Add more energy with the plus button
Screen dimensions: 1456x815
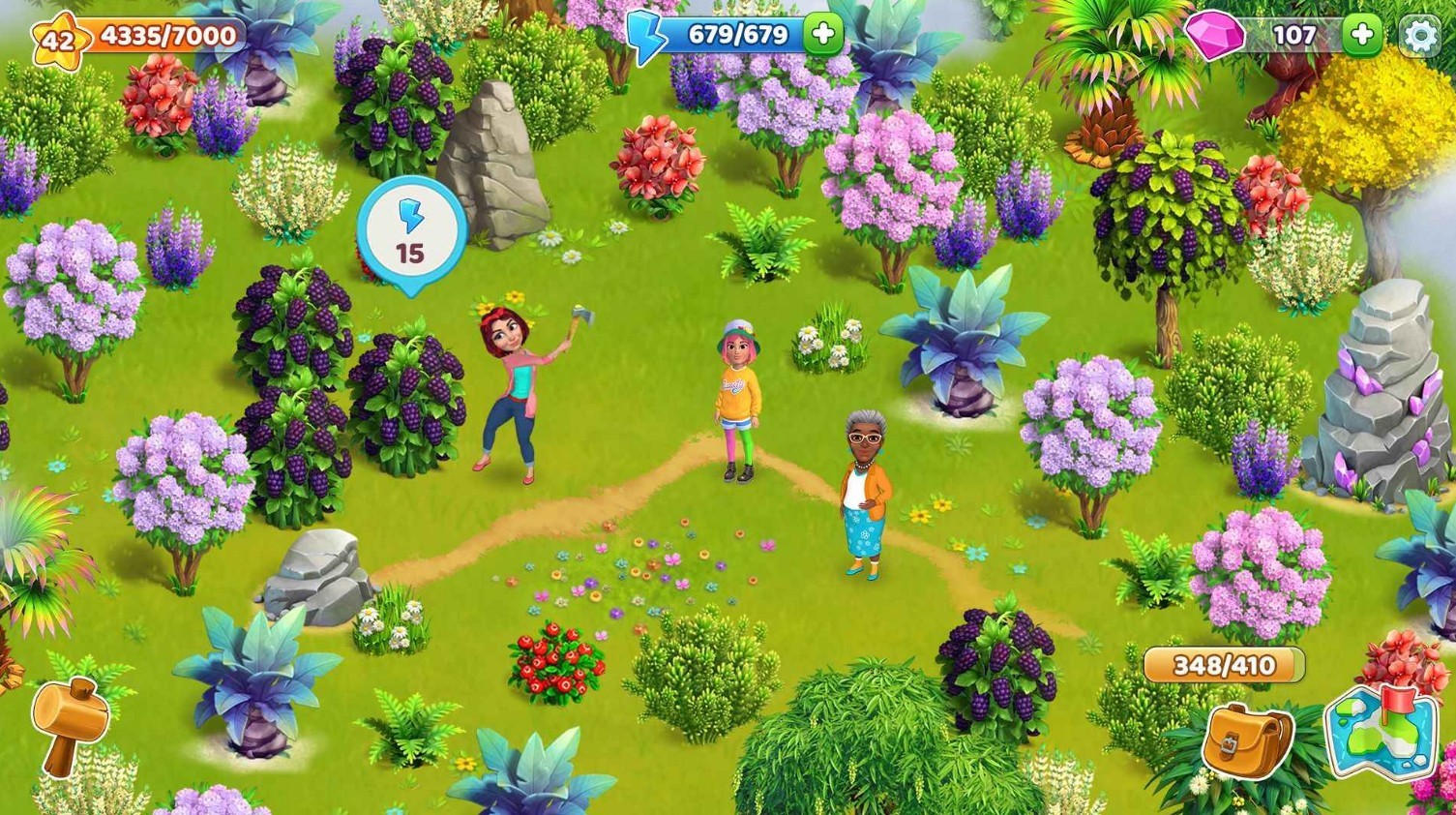click(x=823, y=35)
